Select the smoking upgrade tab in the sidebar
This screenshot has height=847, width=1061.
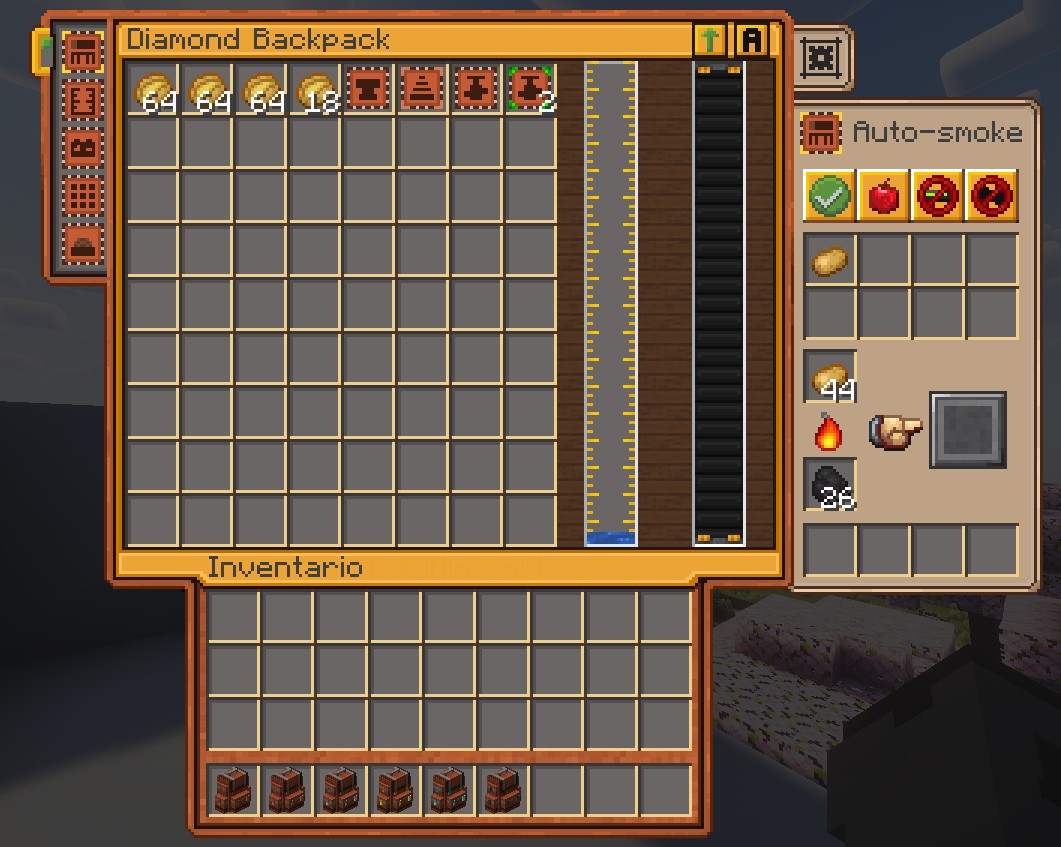[x=82, y=51]
